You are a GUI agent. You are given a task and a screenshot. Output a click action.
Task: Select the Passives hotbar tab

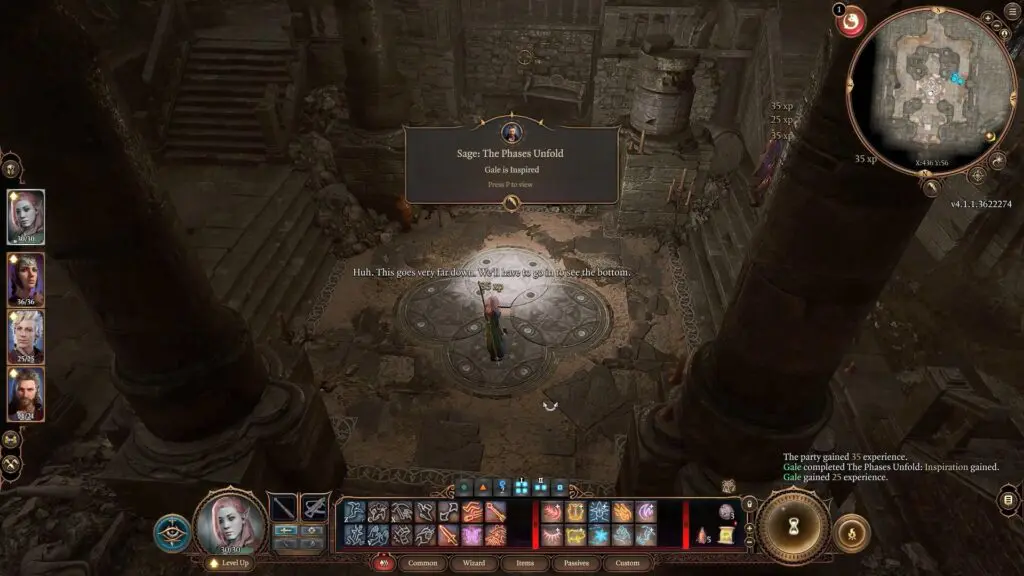[x=576, y=563]
